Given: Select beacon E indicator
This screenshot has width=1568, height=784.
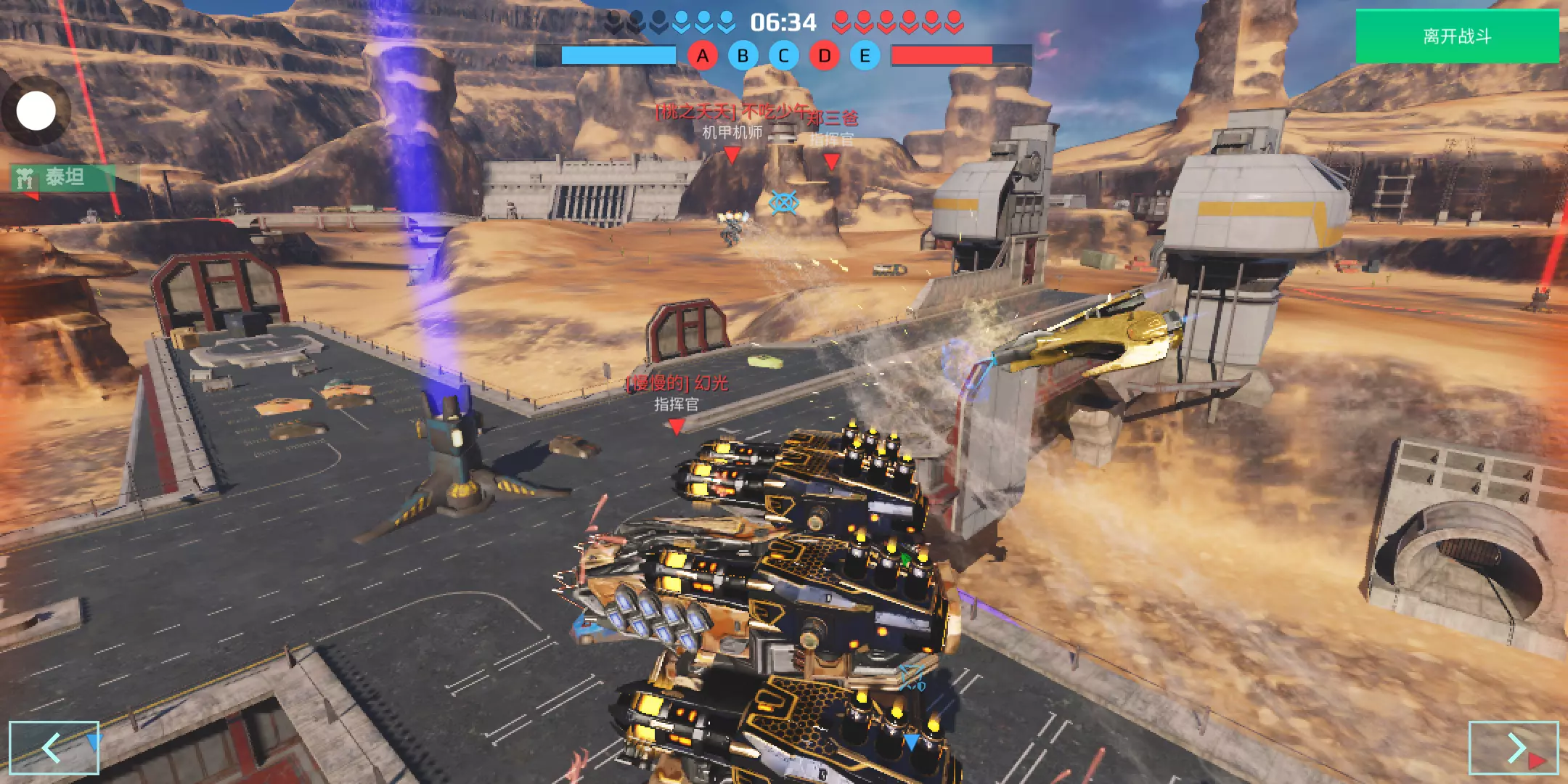Looking at the screenshot, I should tap(865, 56).
